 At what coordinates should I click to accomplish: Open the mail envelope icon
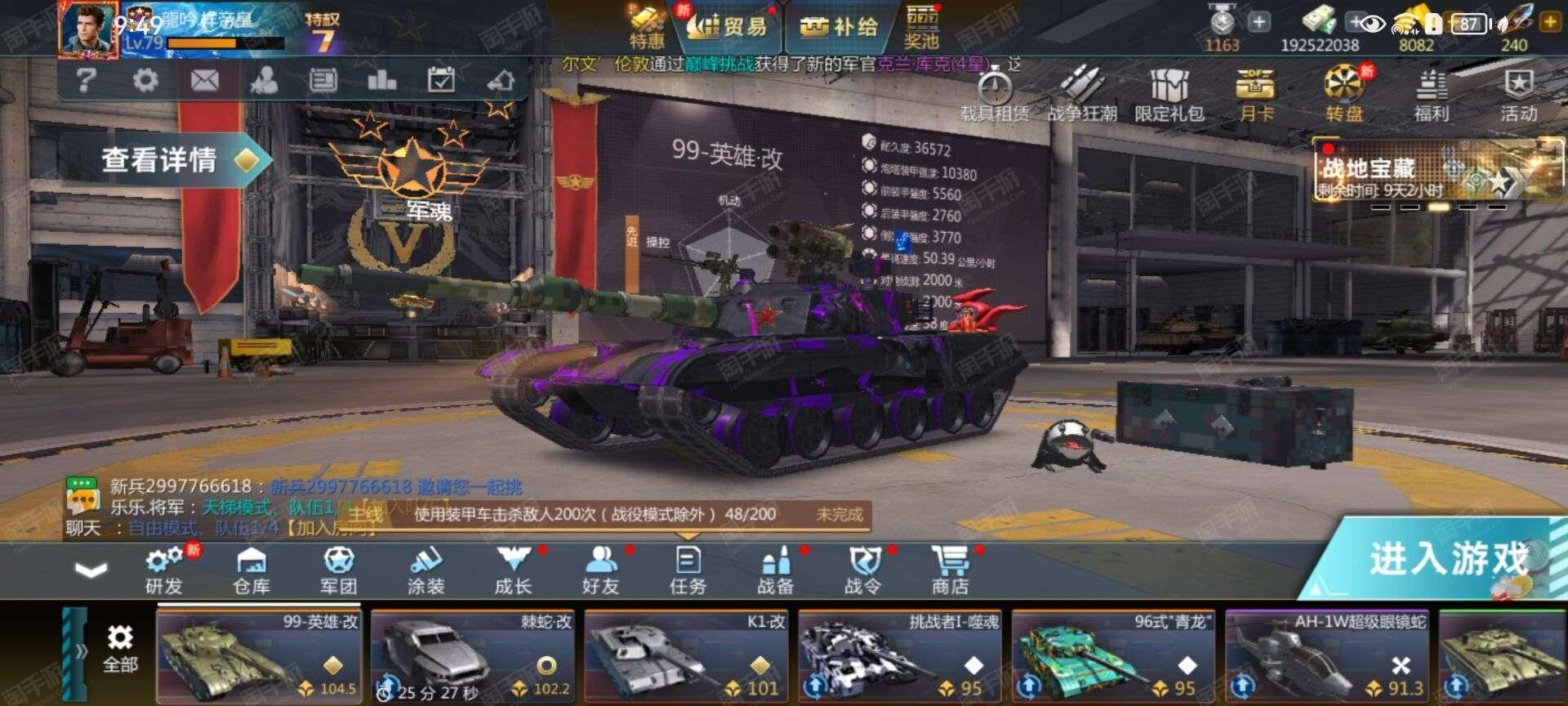204,81
